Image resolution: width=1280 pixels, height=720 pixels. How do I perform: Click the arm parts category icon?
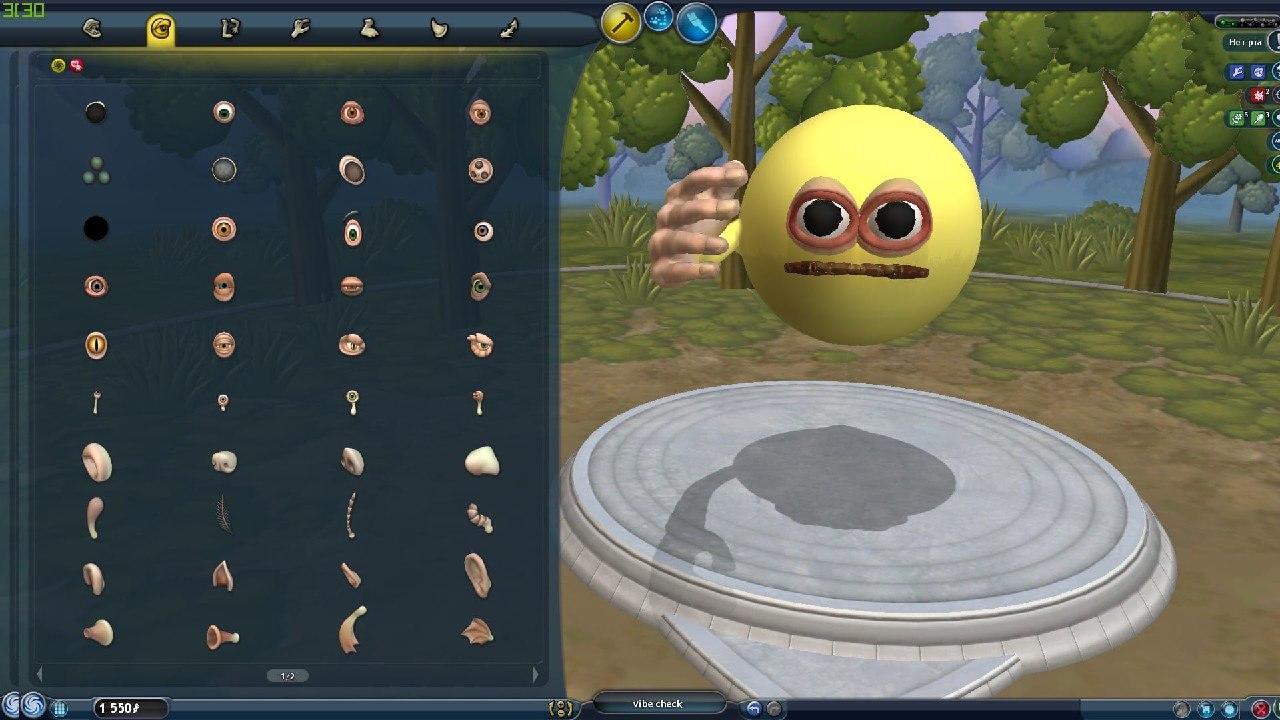(297, 30)
